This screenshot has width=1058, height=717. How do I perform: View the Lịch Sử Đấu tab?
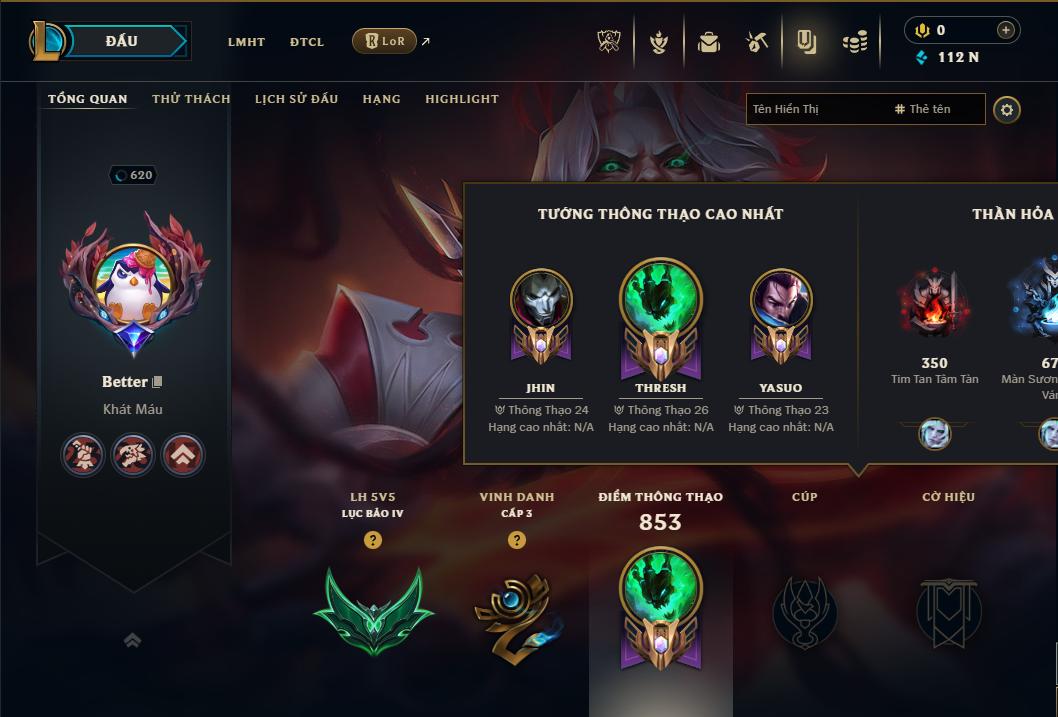(296, 99)
